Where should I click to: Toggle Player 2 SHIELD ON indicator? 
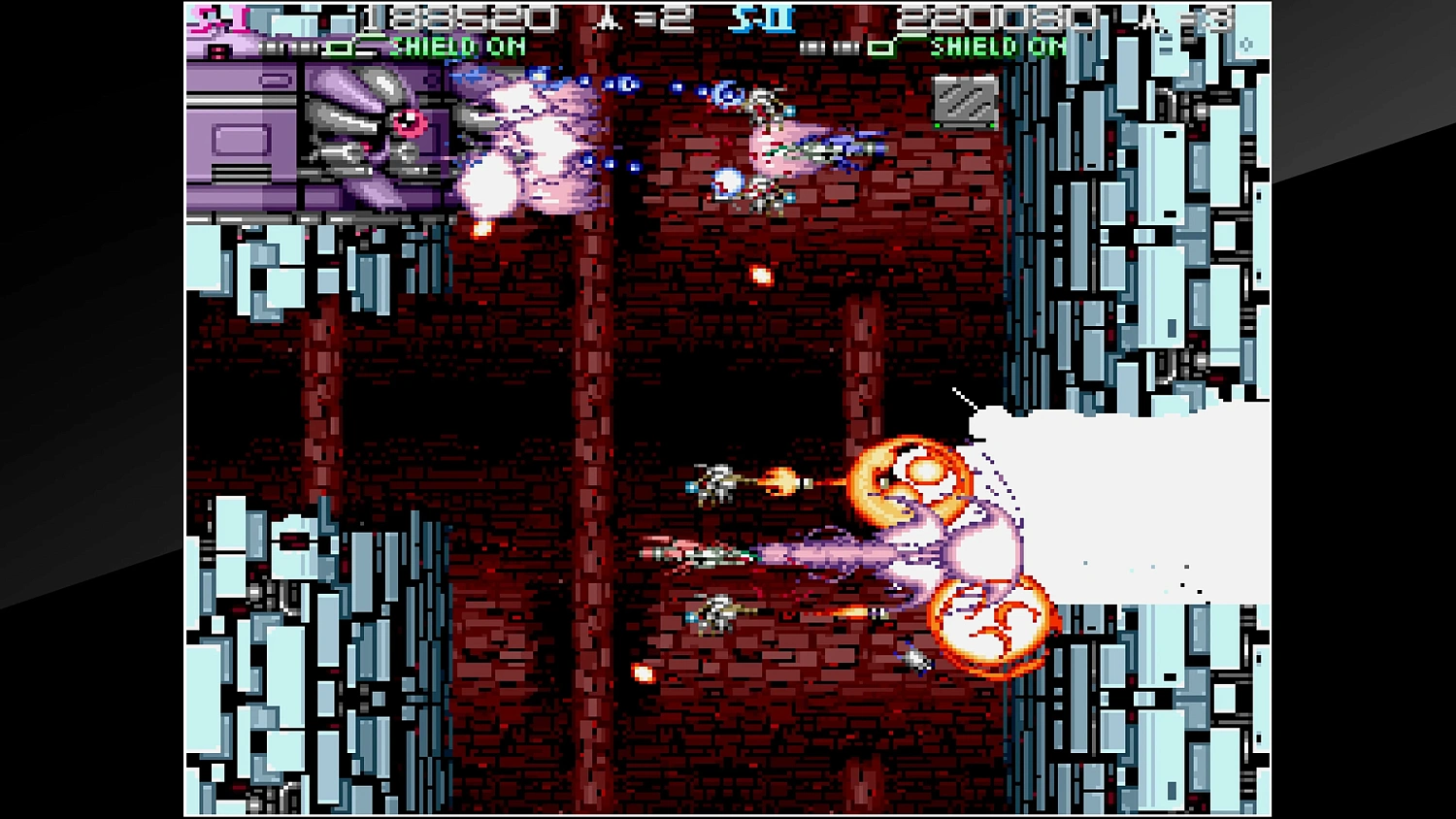point(995,47)
